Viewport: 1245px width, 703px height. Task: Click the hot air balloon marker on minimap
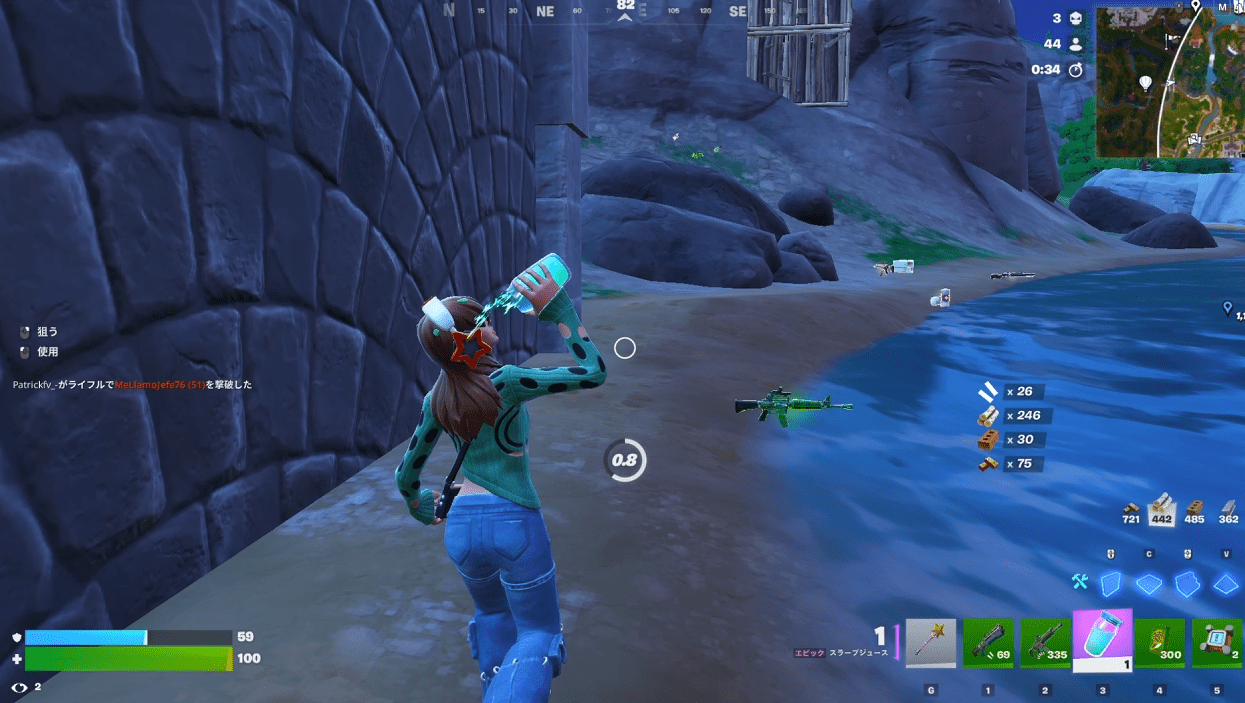point(1145,82)
